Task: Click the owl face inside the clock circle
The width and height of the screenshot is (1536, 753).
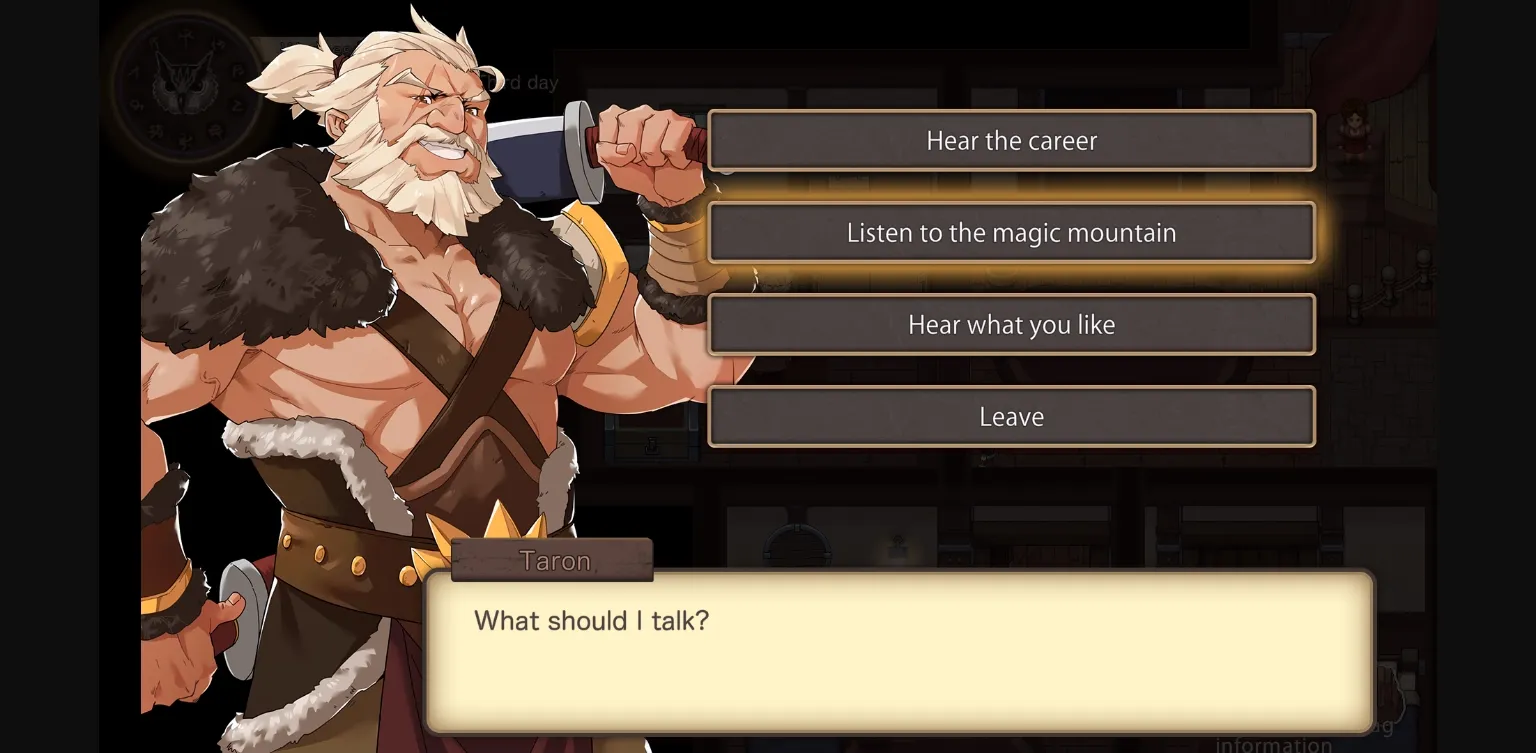Action: pos(185,90)
